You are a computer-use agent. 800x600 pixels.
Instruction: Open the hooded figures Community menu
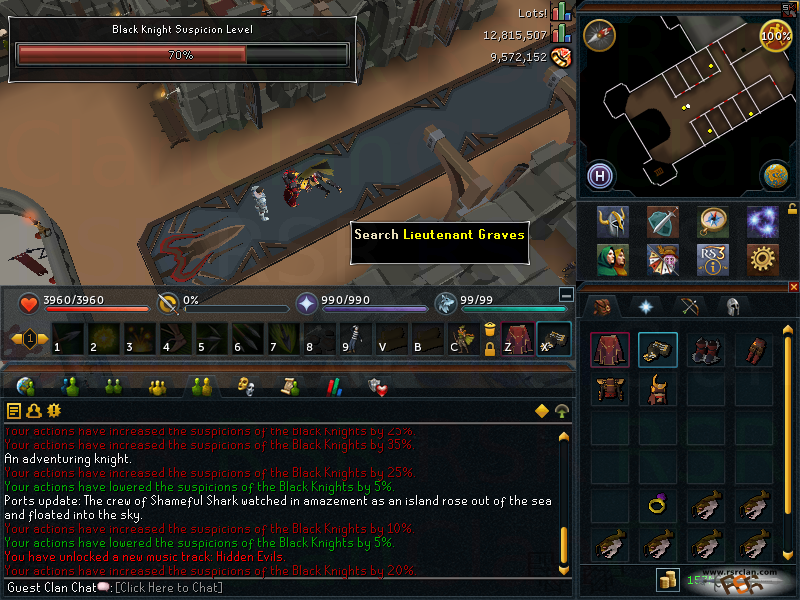[x=612, y=260]
